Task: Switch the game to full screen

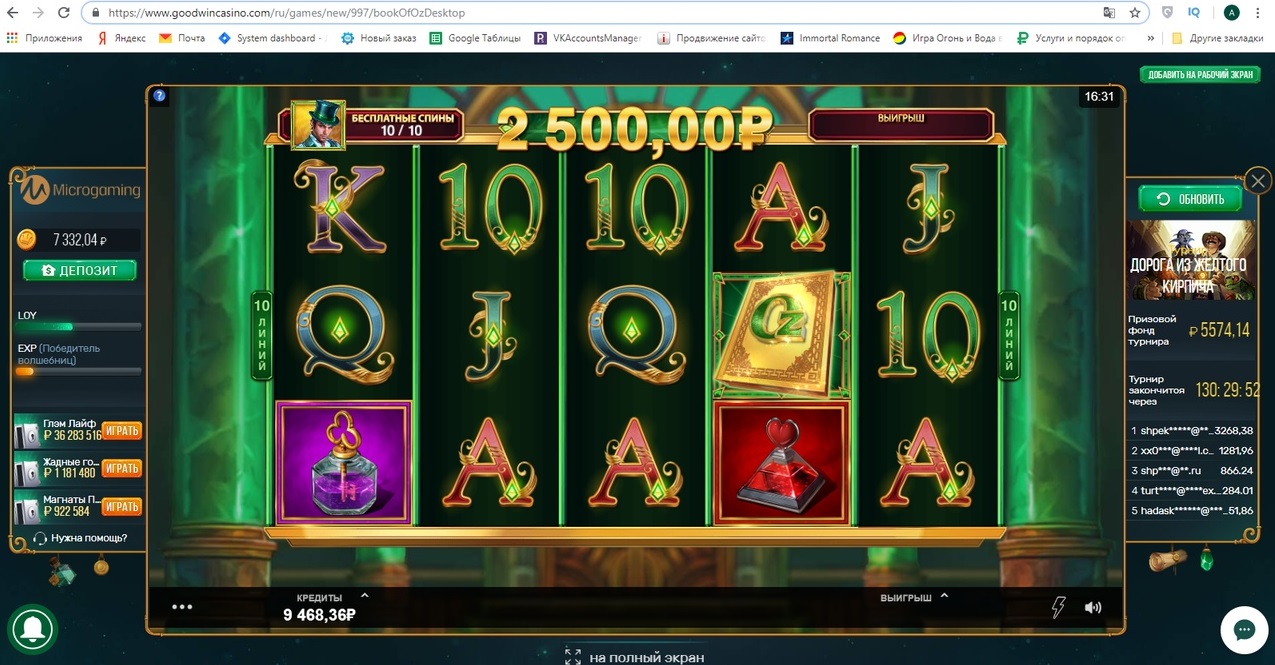Action: (x=635, y=657)
